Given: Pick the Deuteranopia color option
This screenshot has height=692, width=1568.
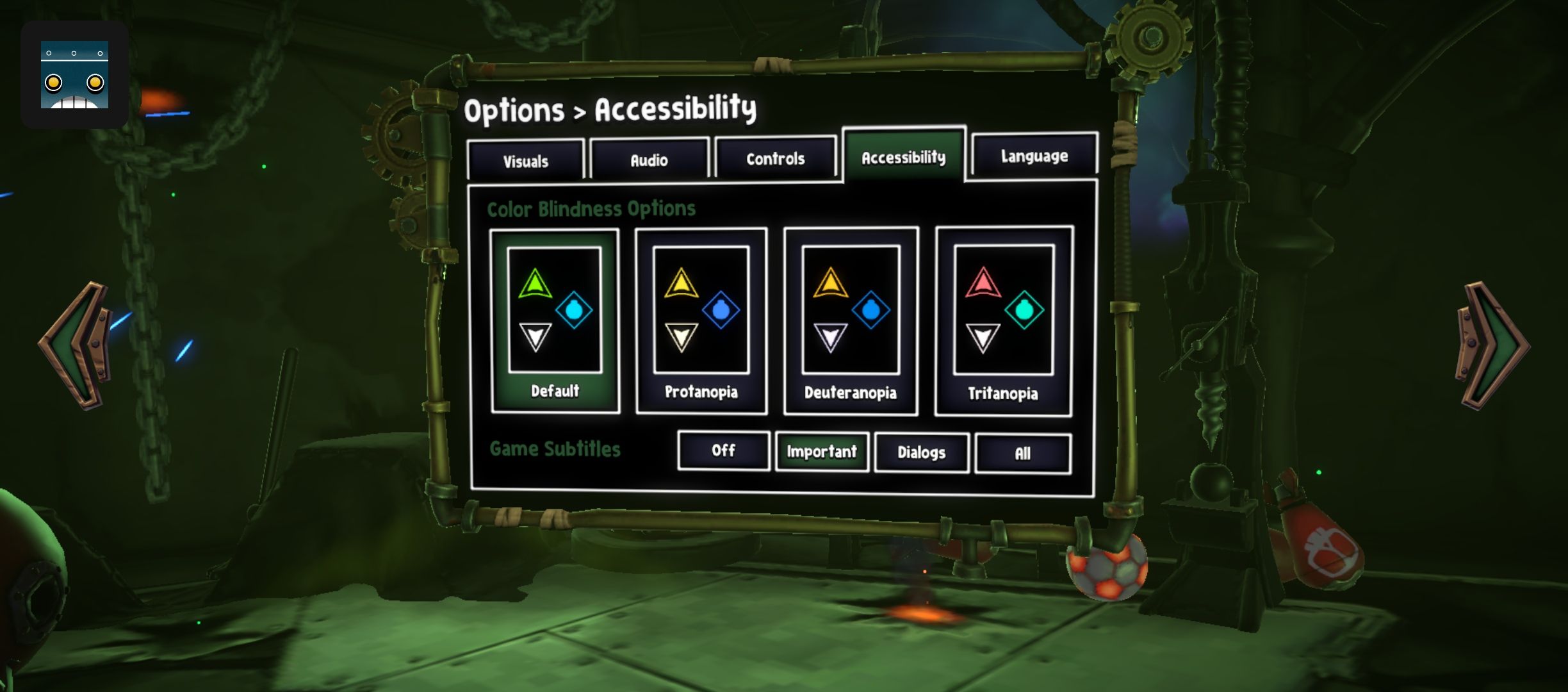Looking at the screenshot, I should [x=851, y=322].
